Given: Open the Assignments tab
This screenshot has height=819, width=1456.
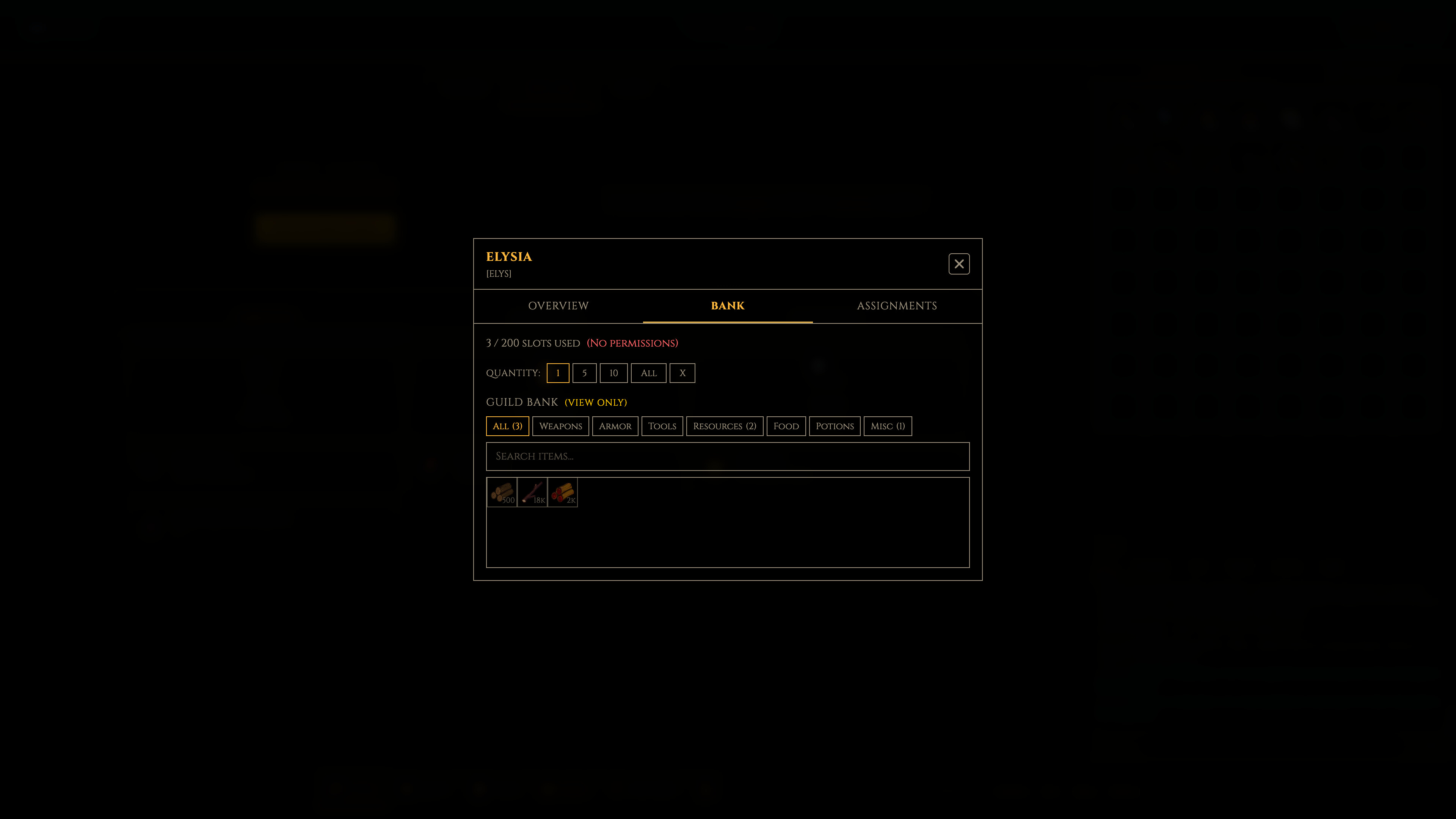Looking at the screenshot, I should pyautogui.click(x=896, y=306).
